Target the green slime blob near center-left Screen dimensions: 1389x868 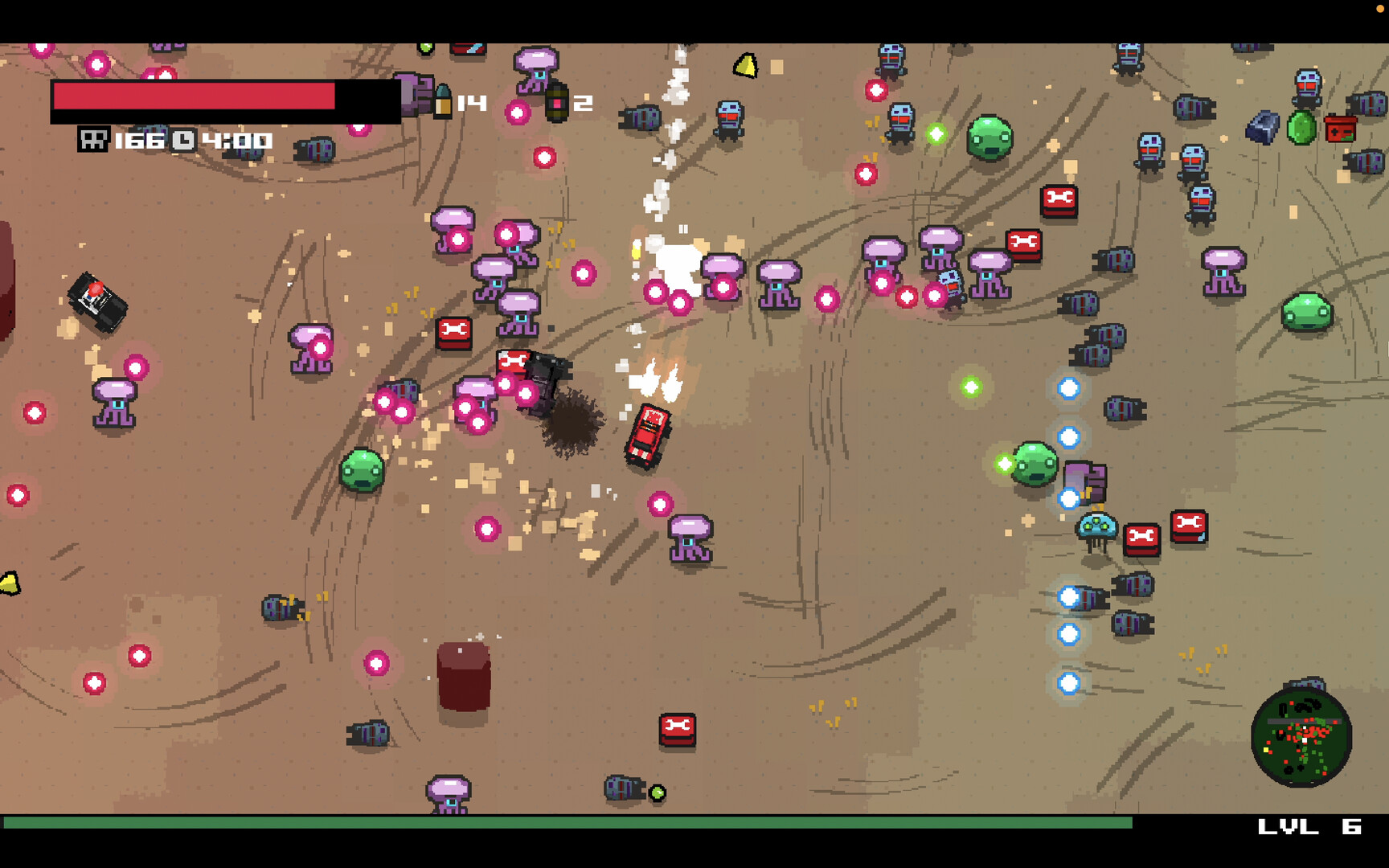(x=363, y=470)
